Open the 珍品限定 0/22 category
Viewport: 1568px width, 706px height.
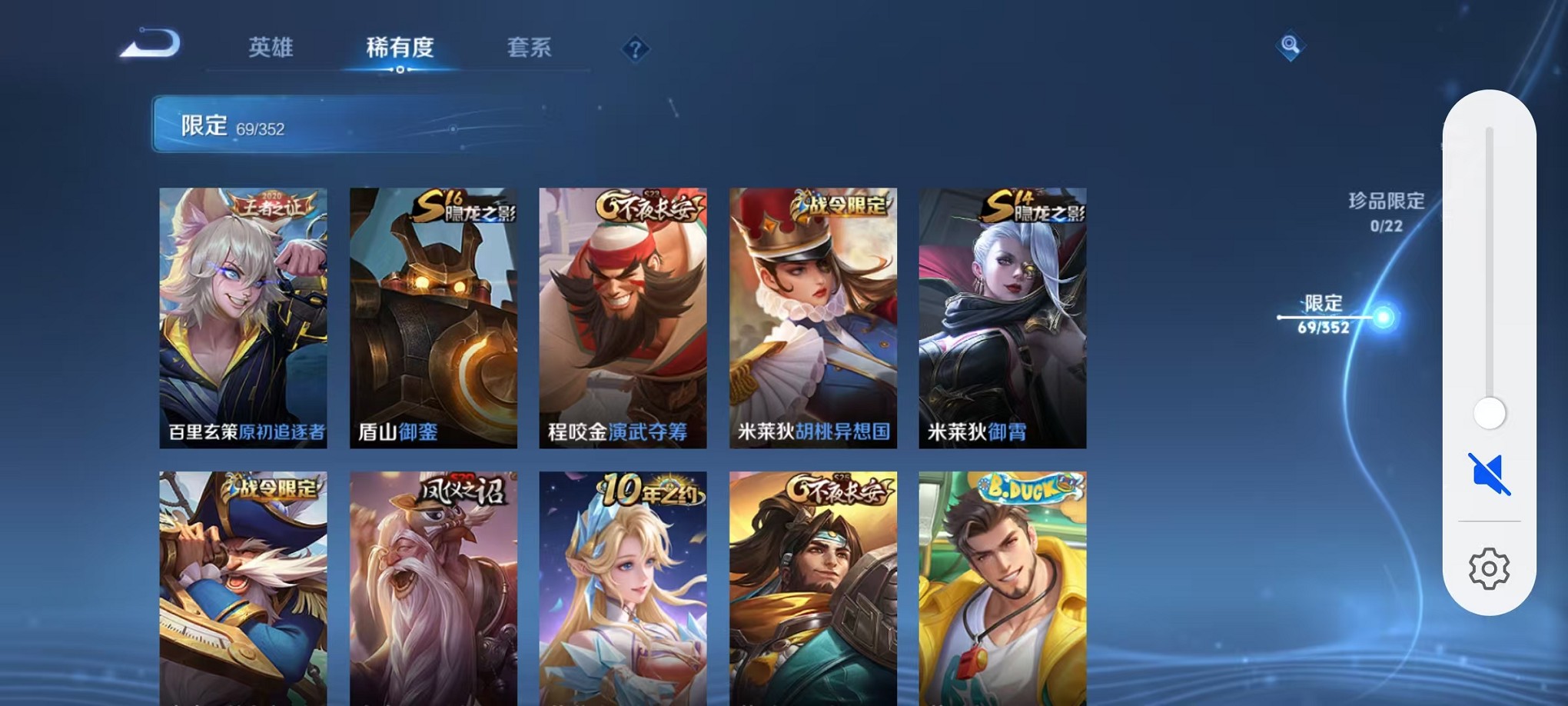1385,208
